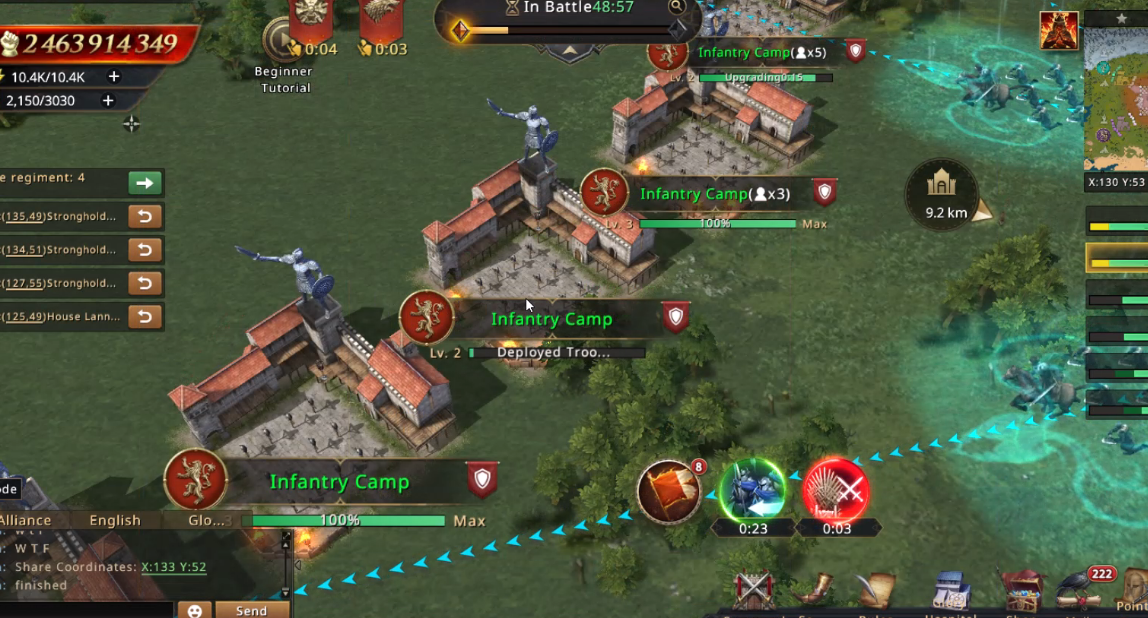
Task: Open the treasure chest shop icon
Action: [1021, 590]
